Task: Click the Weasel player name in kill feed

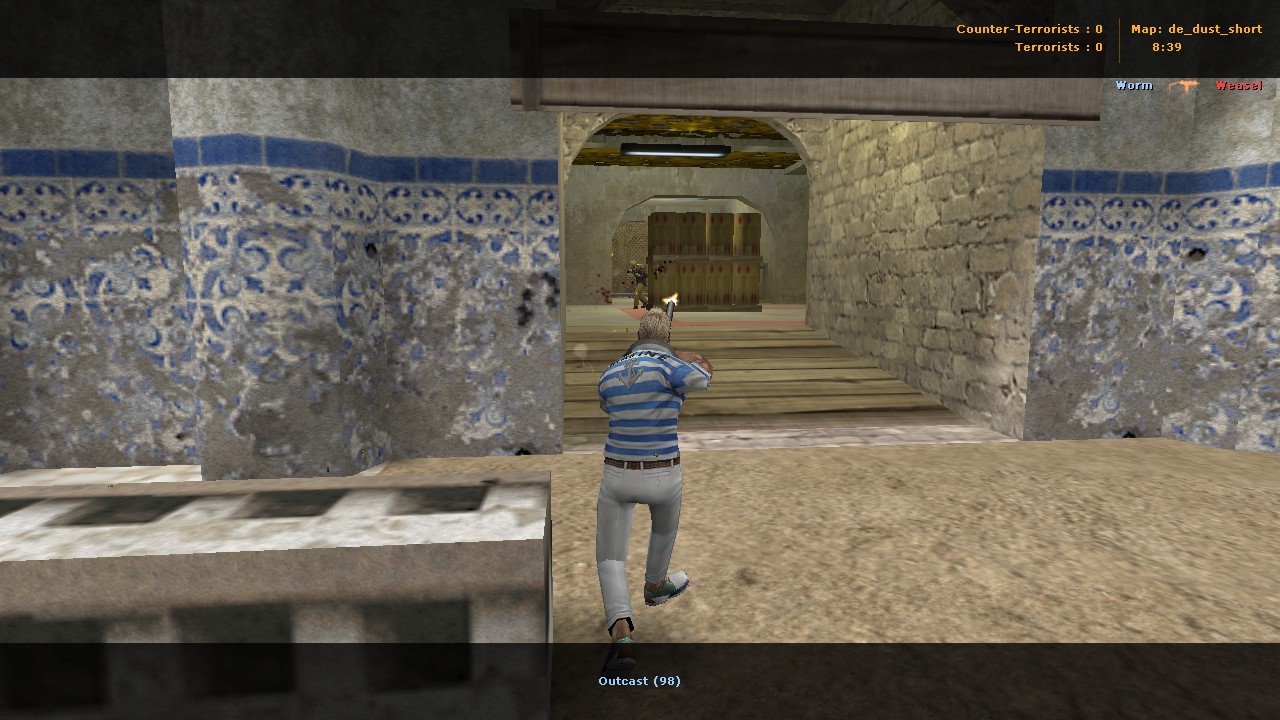Action: 1240,85
